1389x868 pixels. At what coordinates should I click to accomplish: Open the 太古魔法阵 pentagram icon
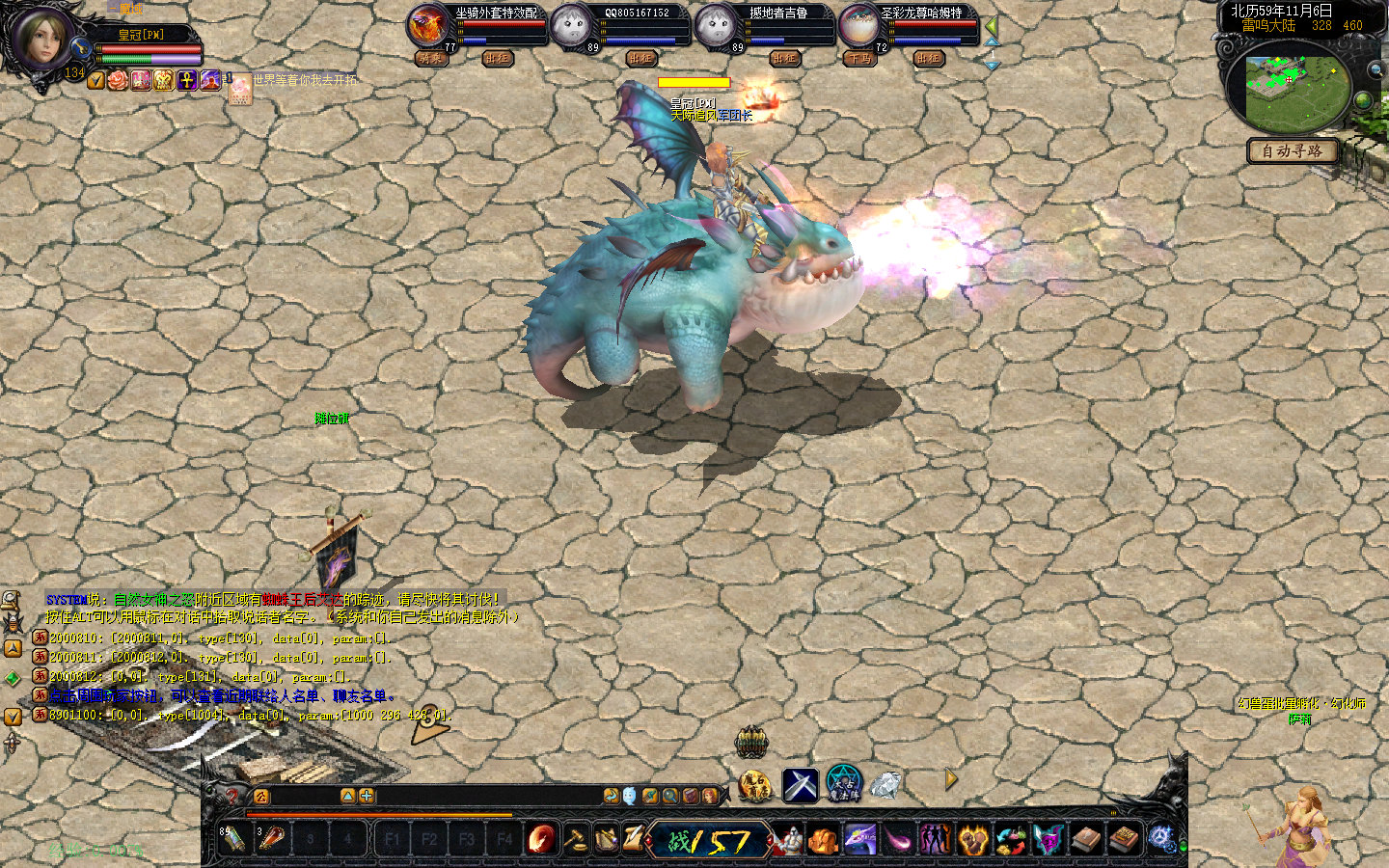pyautogui.click(x=843, y=784)
